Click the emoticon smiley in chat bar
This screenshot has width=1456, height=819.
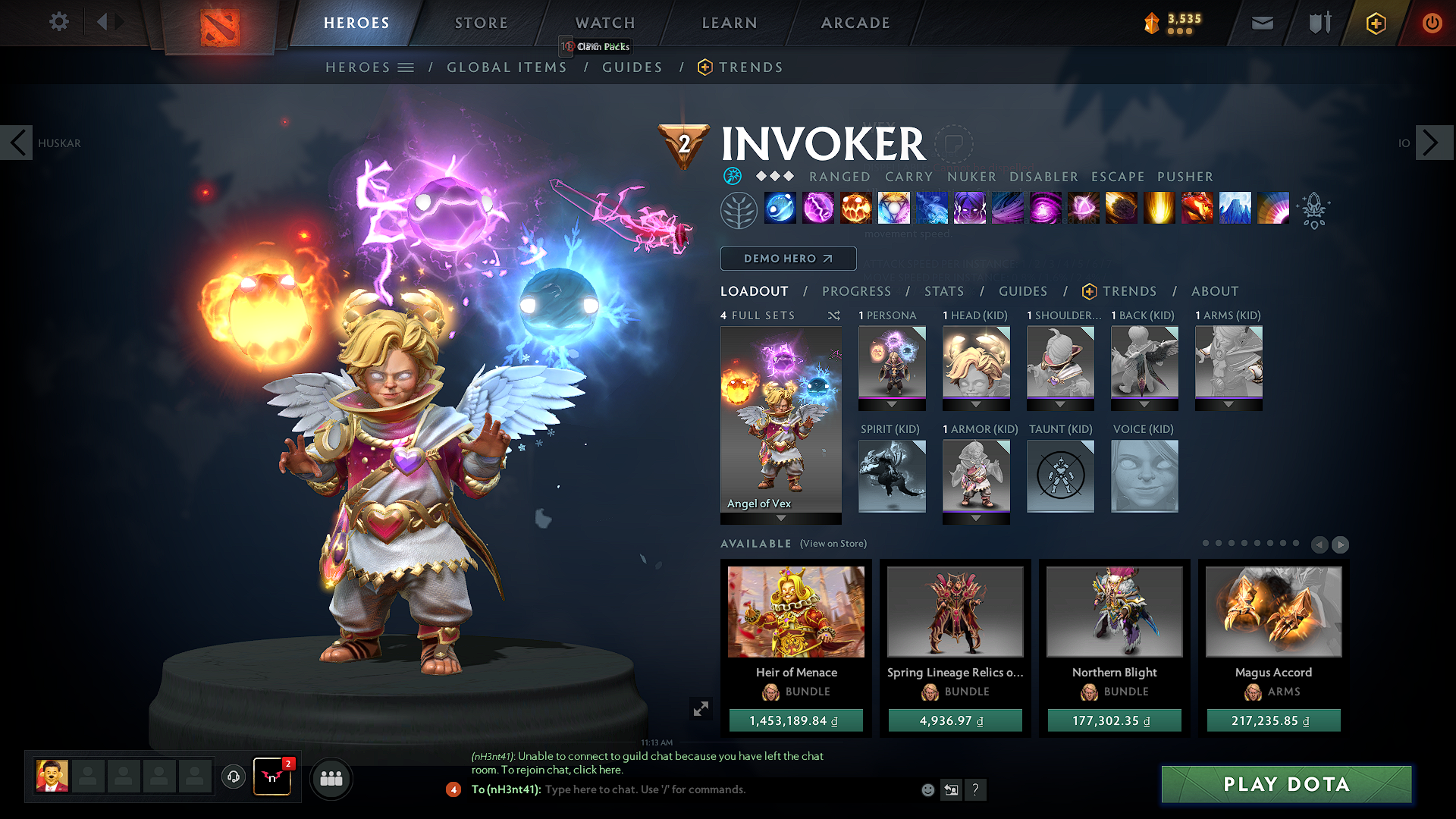click(927, 789)
